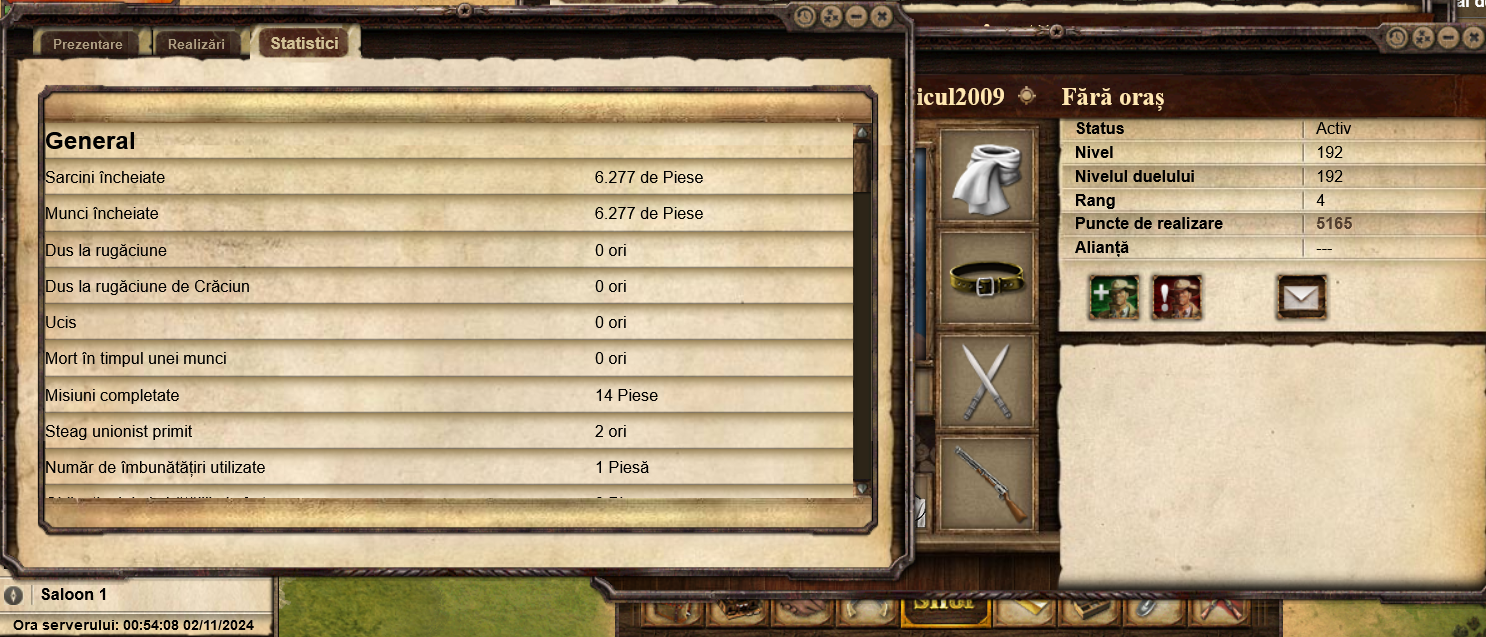1486x637 pixels.
Task: Close the statistics window
Action: coord(881,17)
